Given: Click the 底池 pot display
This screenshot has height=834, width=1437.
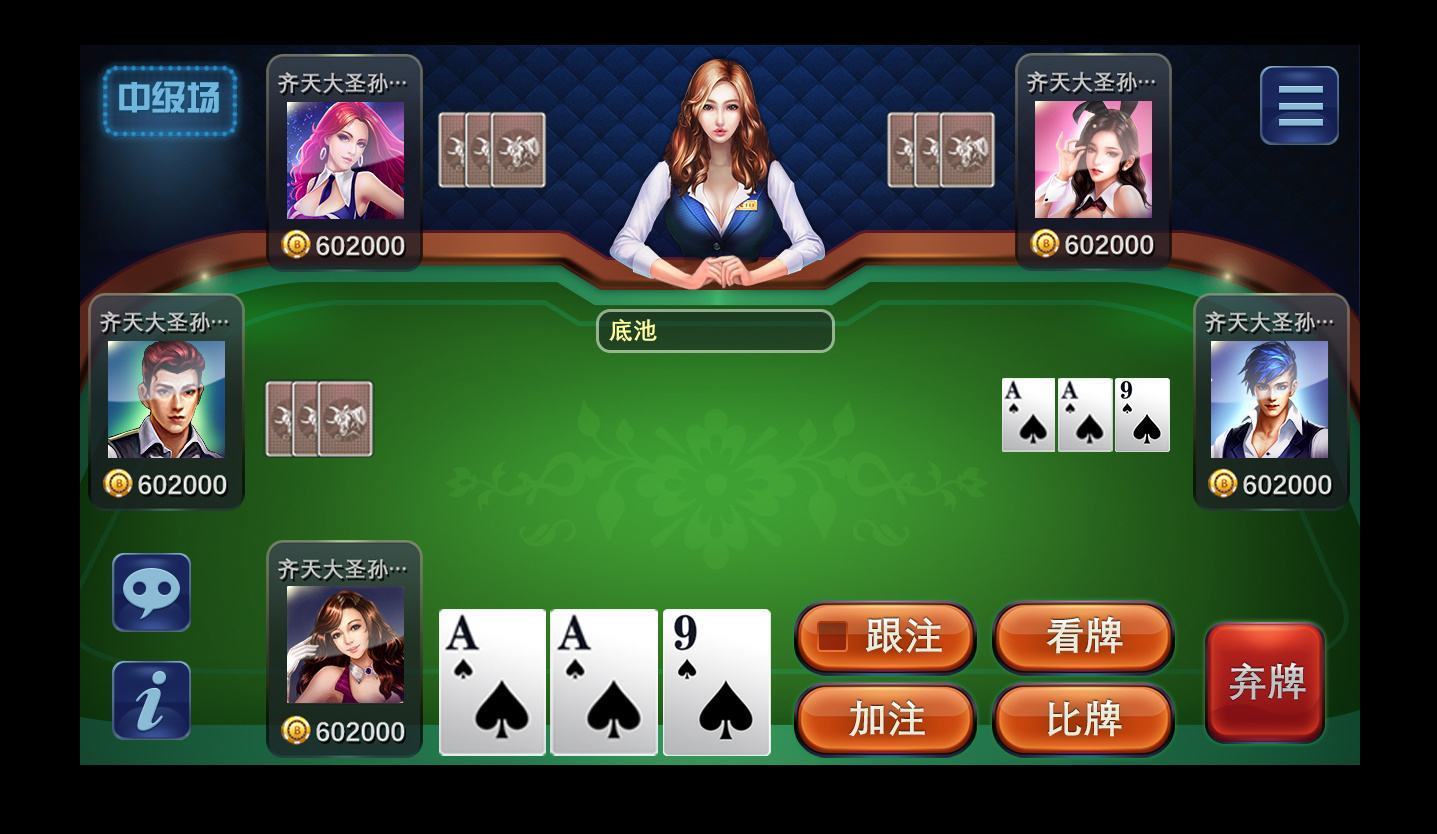Looking at the screenshot, I should pos(715,330).
